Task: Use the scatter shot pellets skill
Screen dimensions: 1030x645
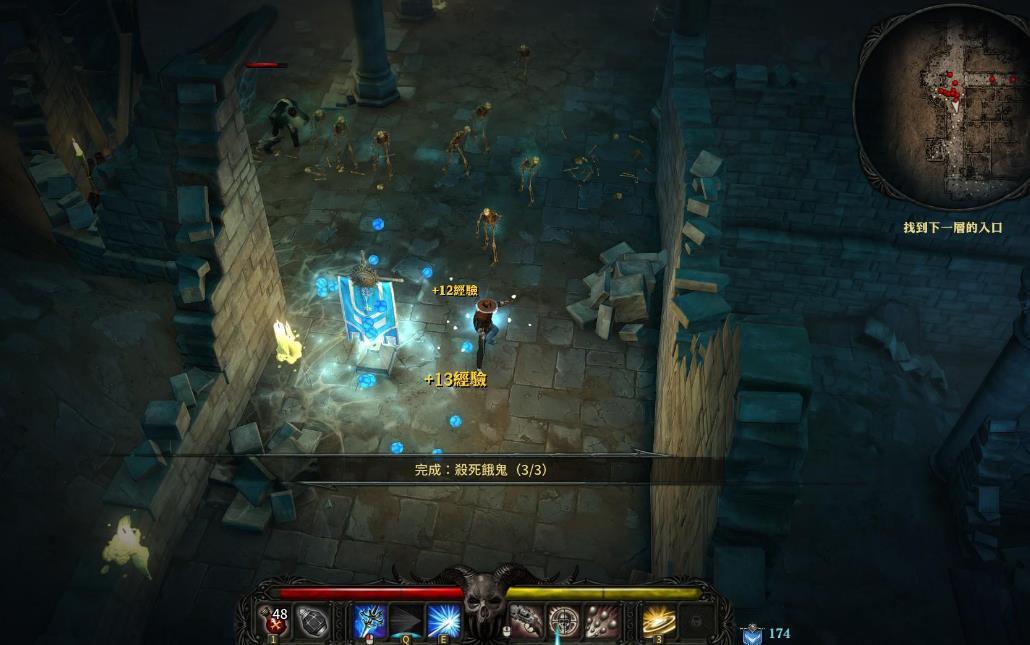Action: [x=602, y=621]
